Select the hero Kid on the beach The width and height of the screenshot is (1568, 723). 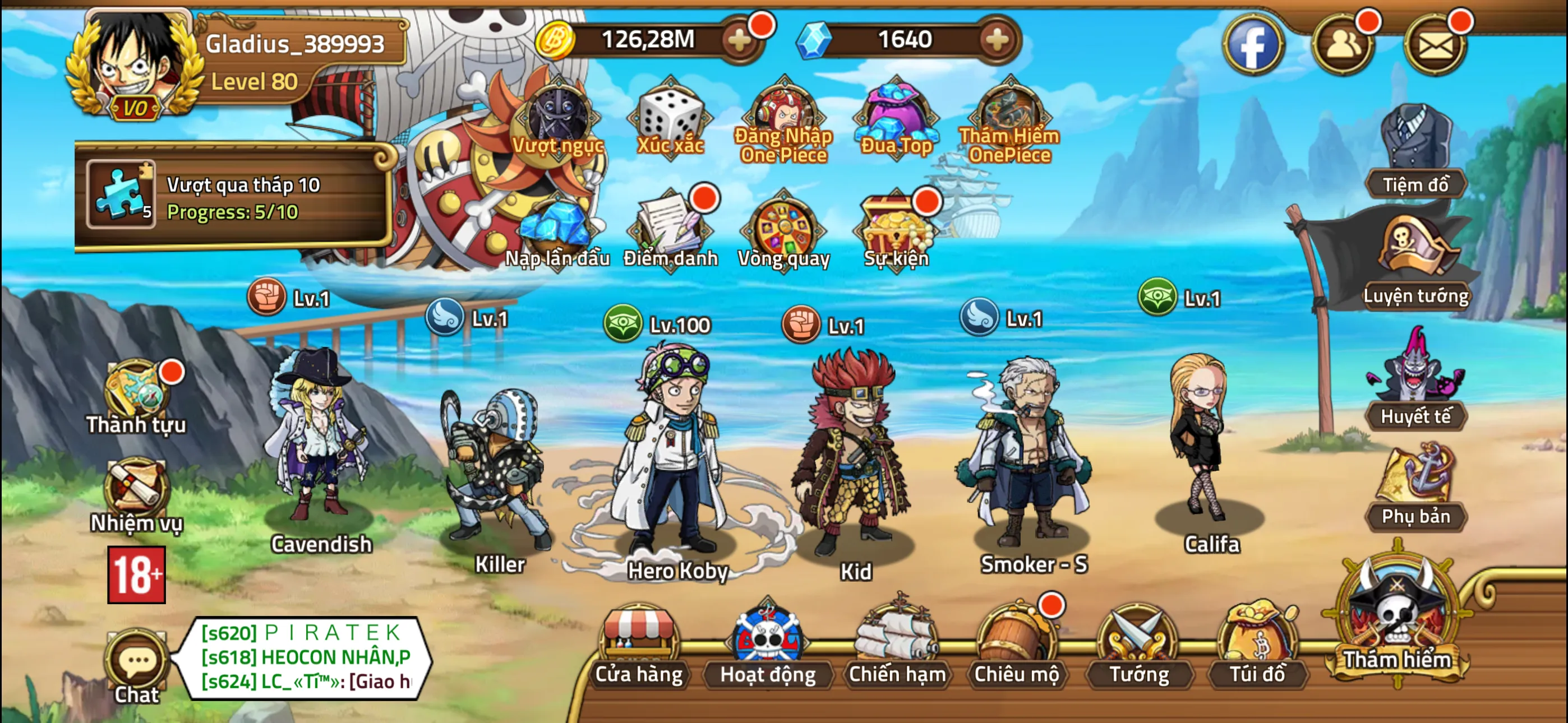pyautogui.click(x=852, y=462)
